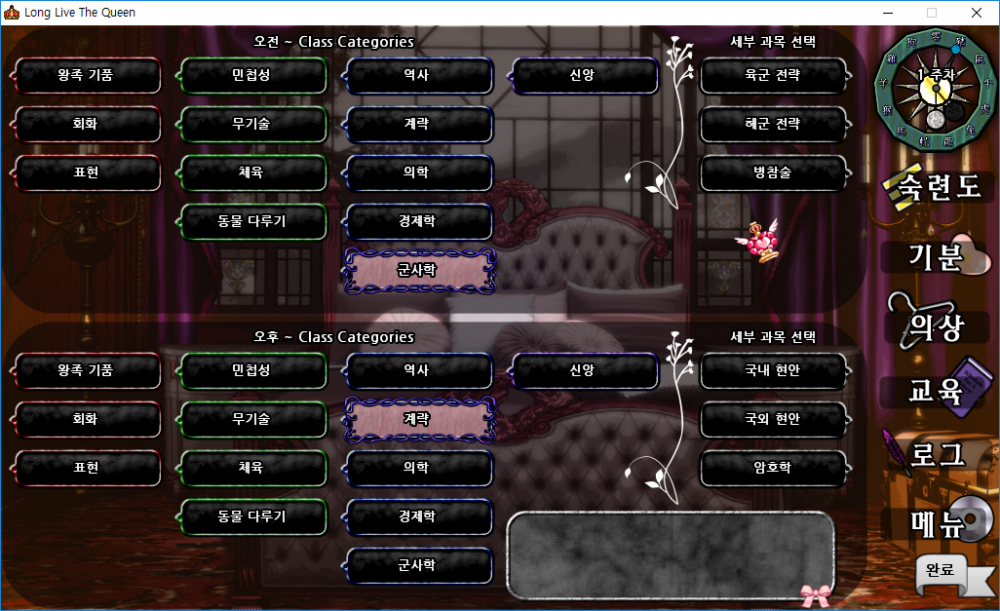
Task: Open the 교육 education screen
Action: [935, 391]
